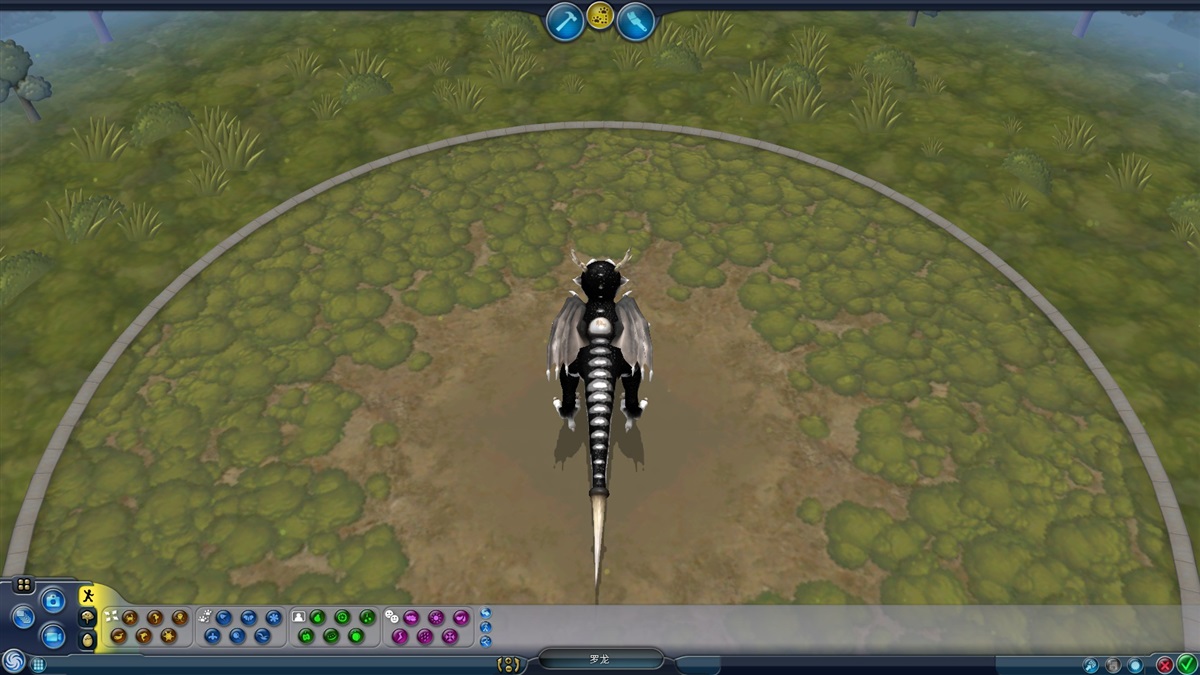This screenshot has width=1200, height=675.
Task: Click the options button left of name field
Action: [x=509, y=663]
